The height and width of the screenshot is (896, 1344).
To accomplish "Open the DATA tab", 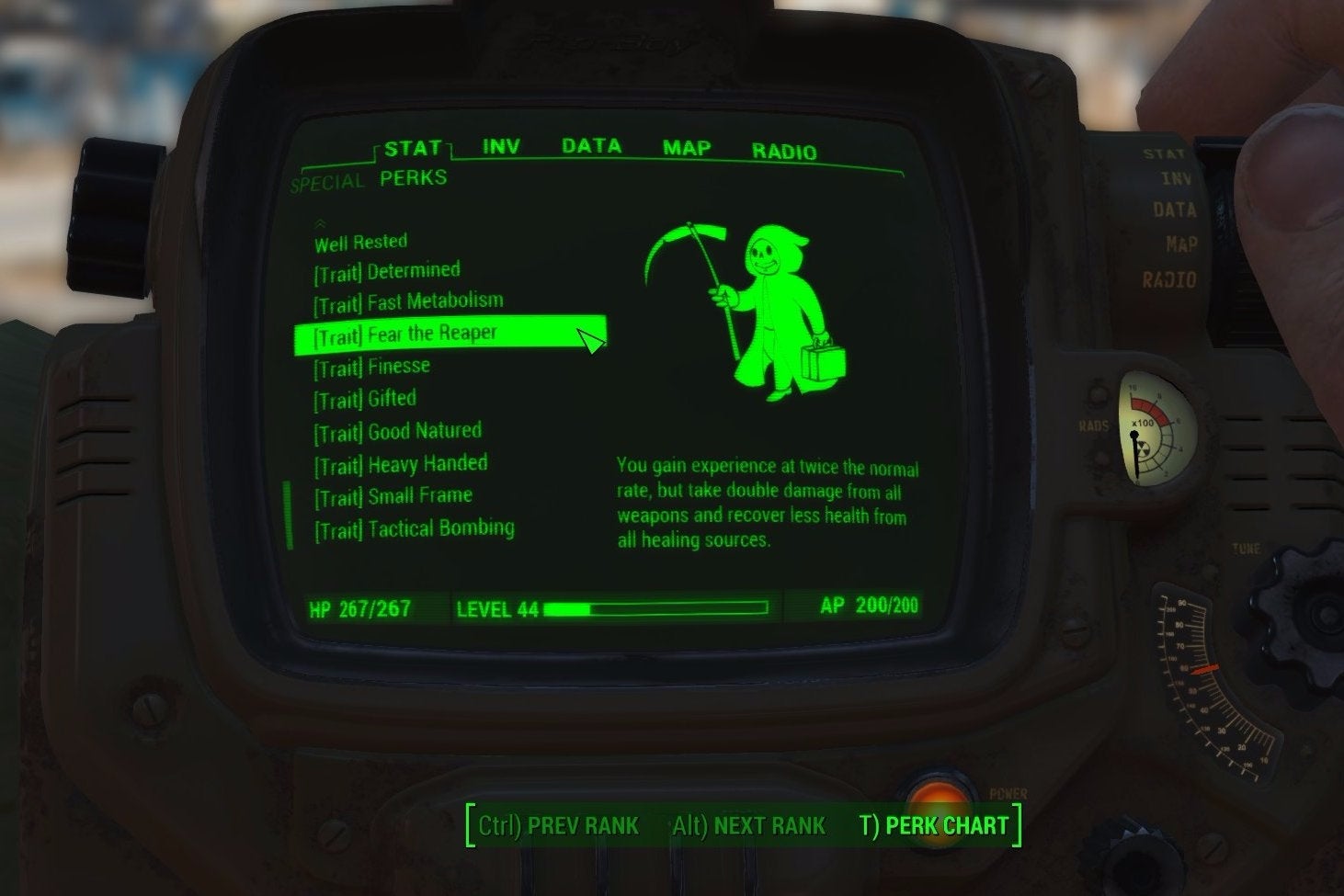I will coord(593,145).
